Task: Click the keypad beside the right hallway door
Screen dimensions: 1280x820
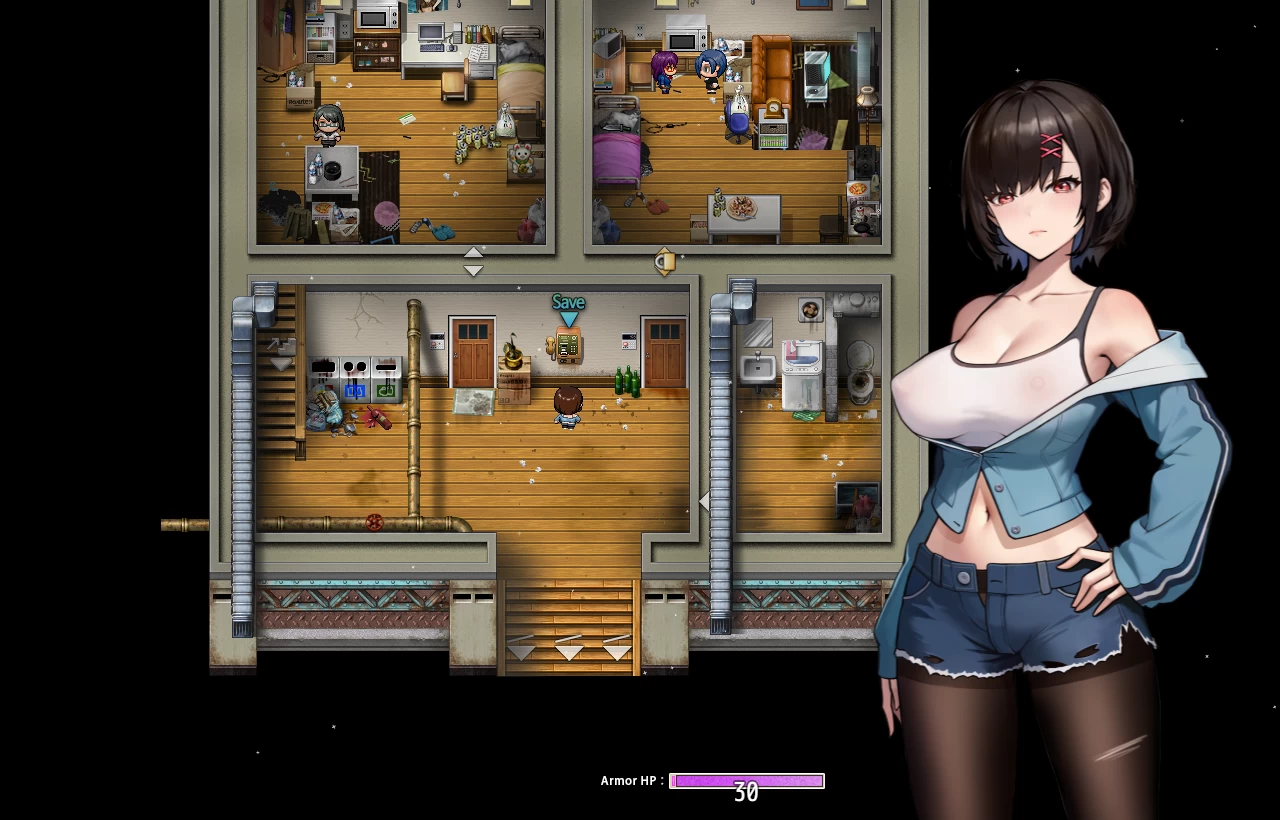Action: tap(629, 339)
